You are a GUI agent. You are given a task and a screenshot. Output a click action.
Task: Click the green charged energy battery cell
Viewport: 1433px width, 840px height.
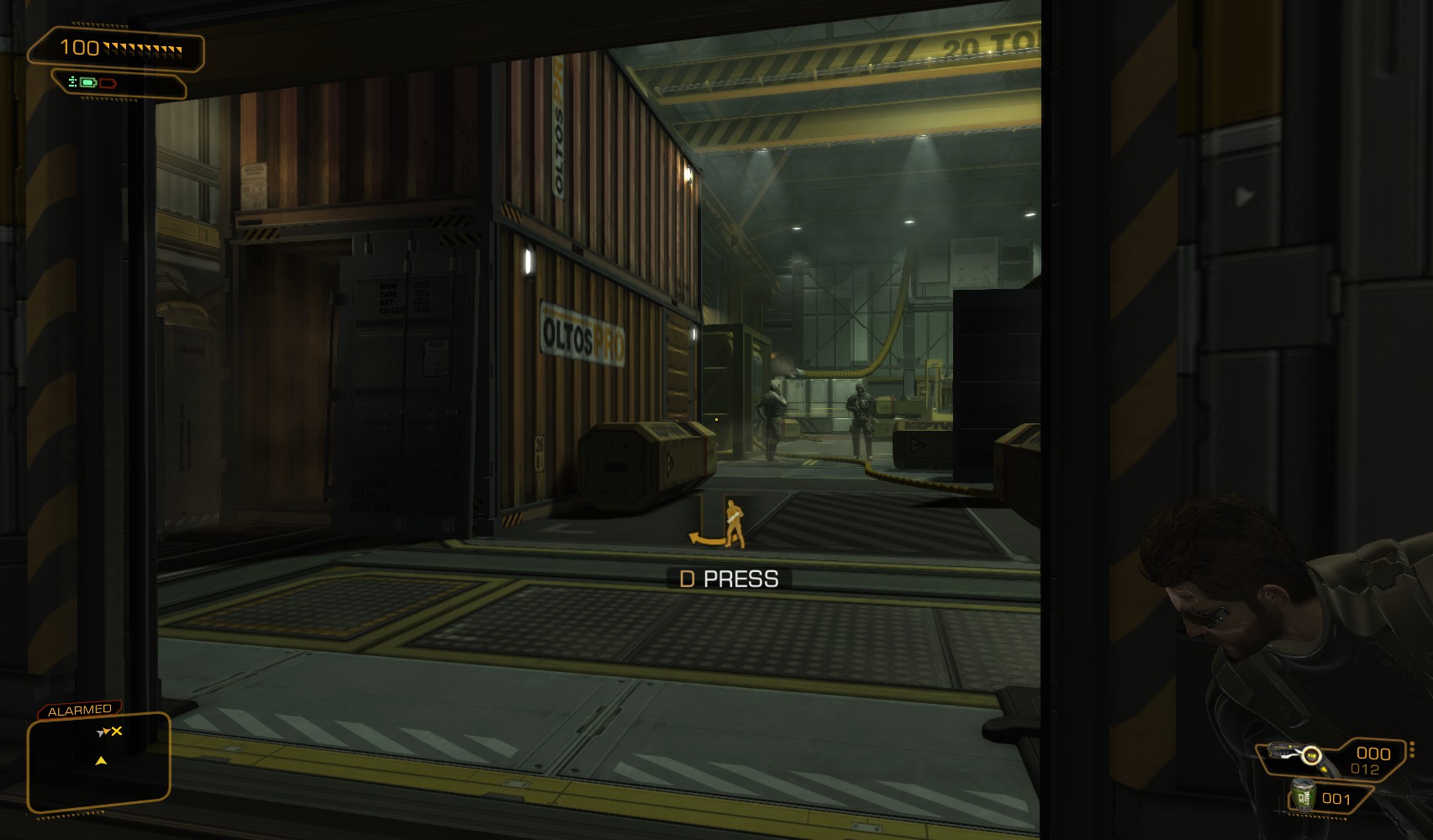click(x=88, y=82)
